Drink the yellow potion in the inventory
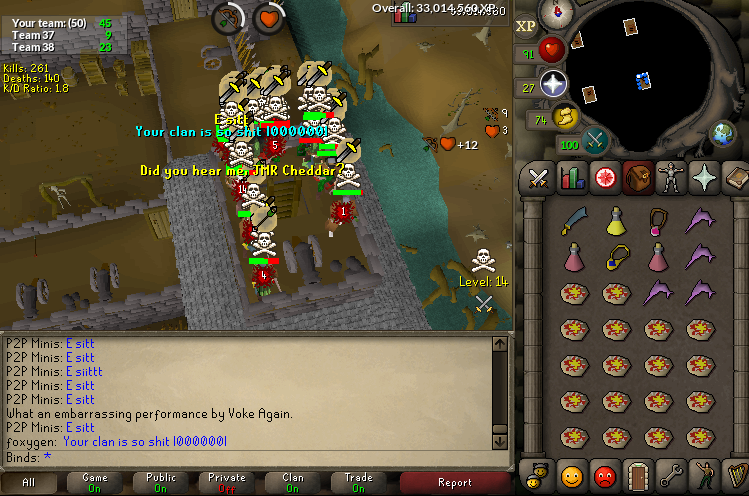 [x=615, y=220]
